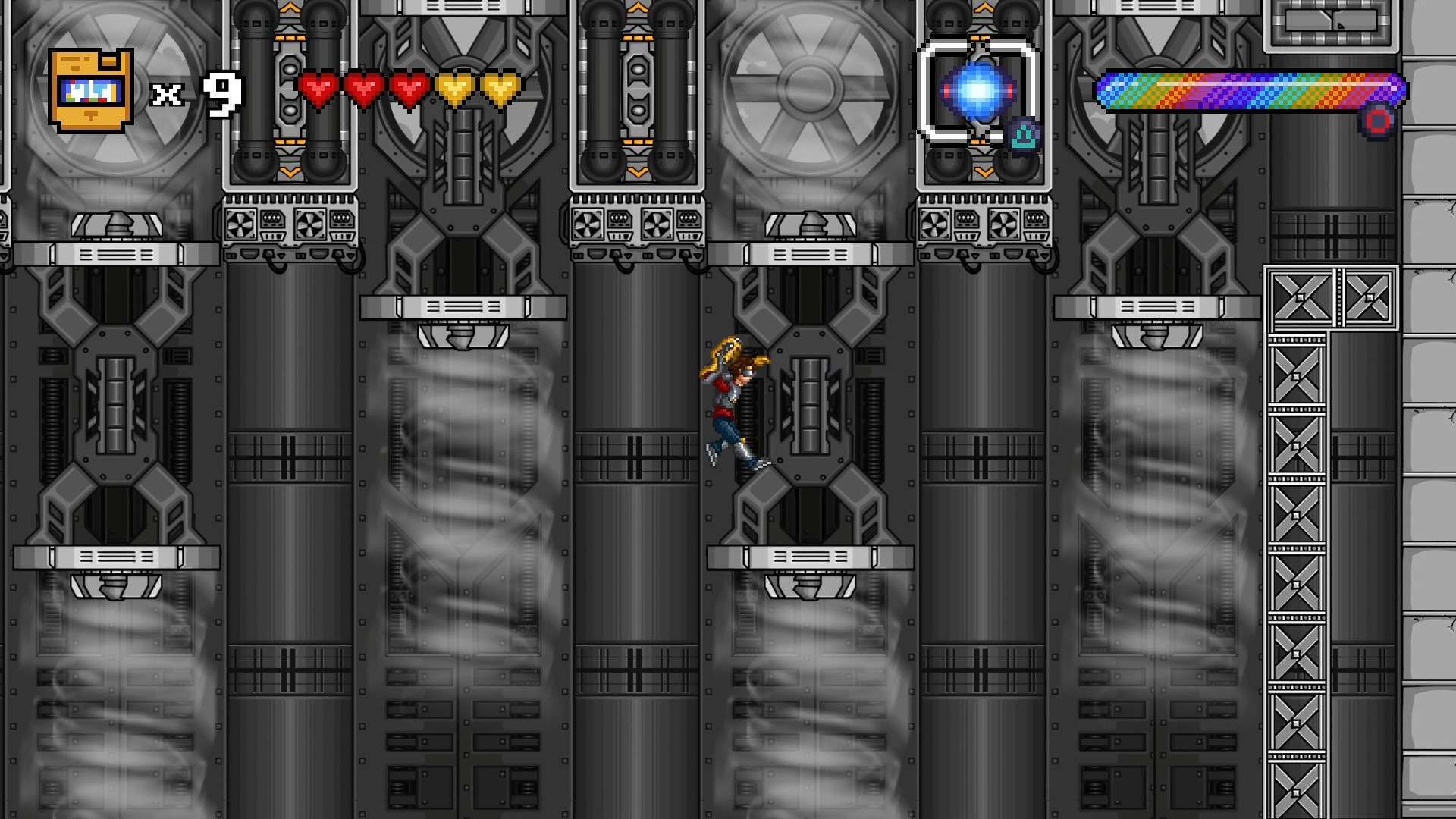The width and height of the screenshot is (1456, 819).
Task: Select the x9 lives counter display
Action: [x=195, y=93]
